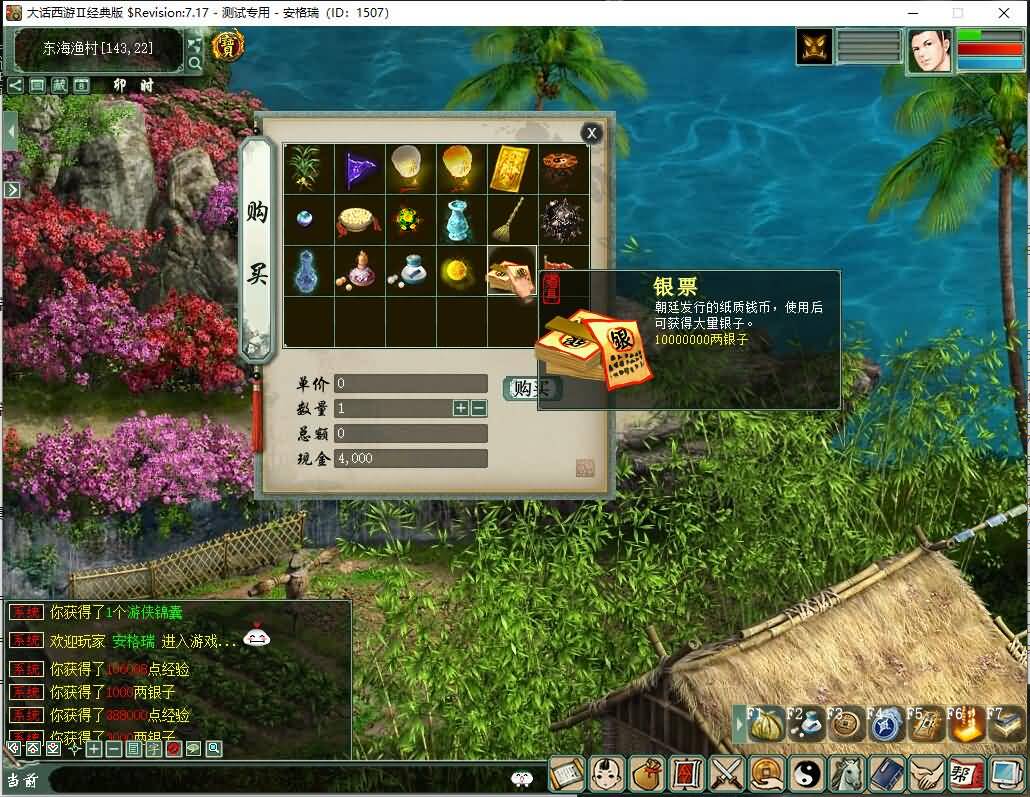Click the yin-yang icon in the bottom bar
The width and height of the screenshot is (1030, 797).
[x=806, y=774]
